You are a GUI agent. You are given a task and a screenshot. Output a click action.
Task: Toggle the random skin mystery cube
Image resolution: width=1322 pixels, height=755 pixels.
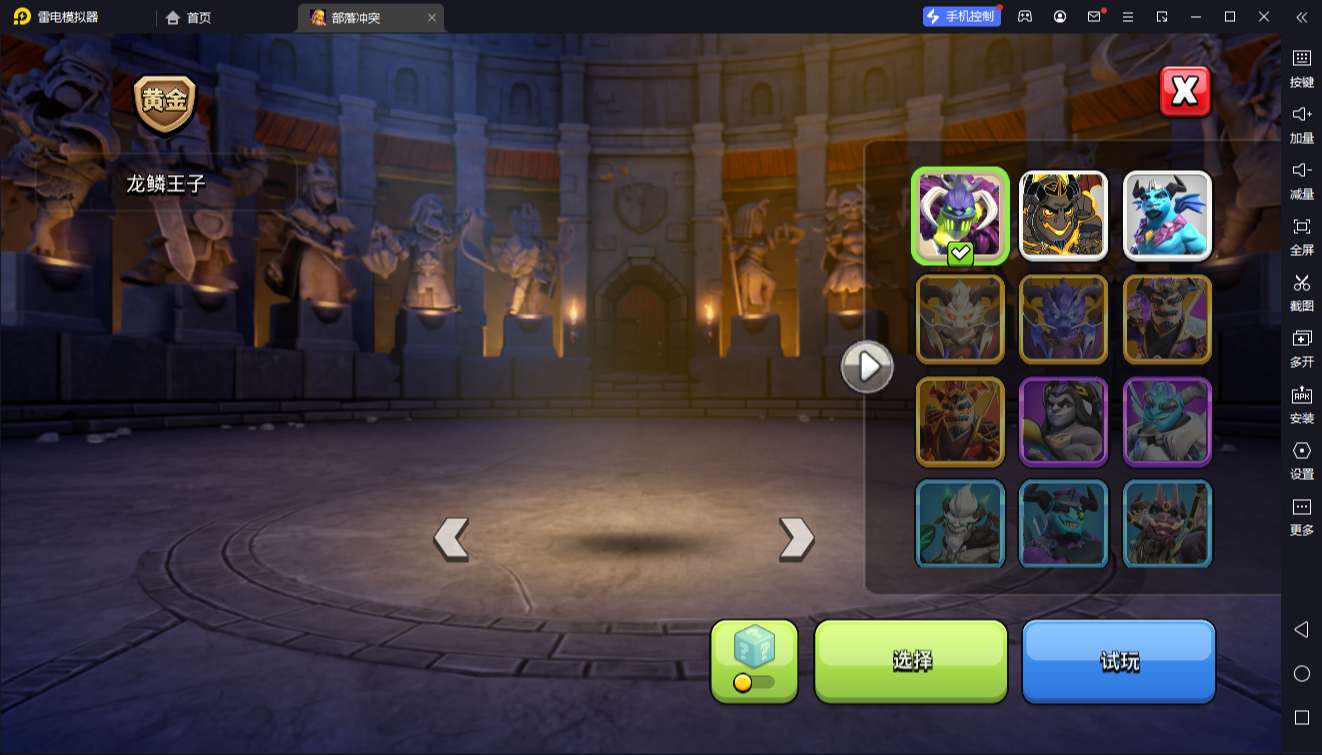tap(754, 660)
